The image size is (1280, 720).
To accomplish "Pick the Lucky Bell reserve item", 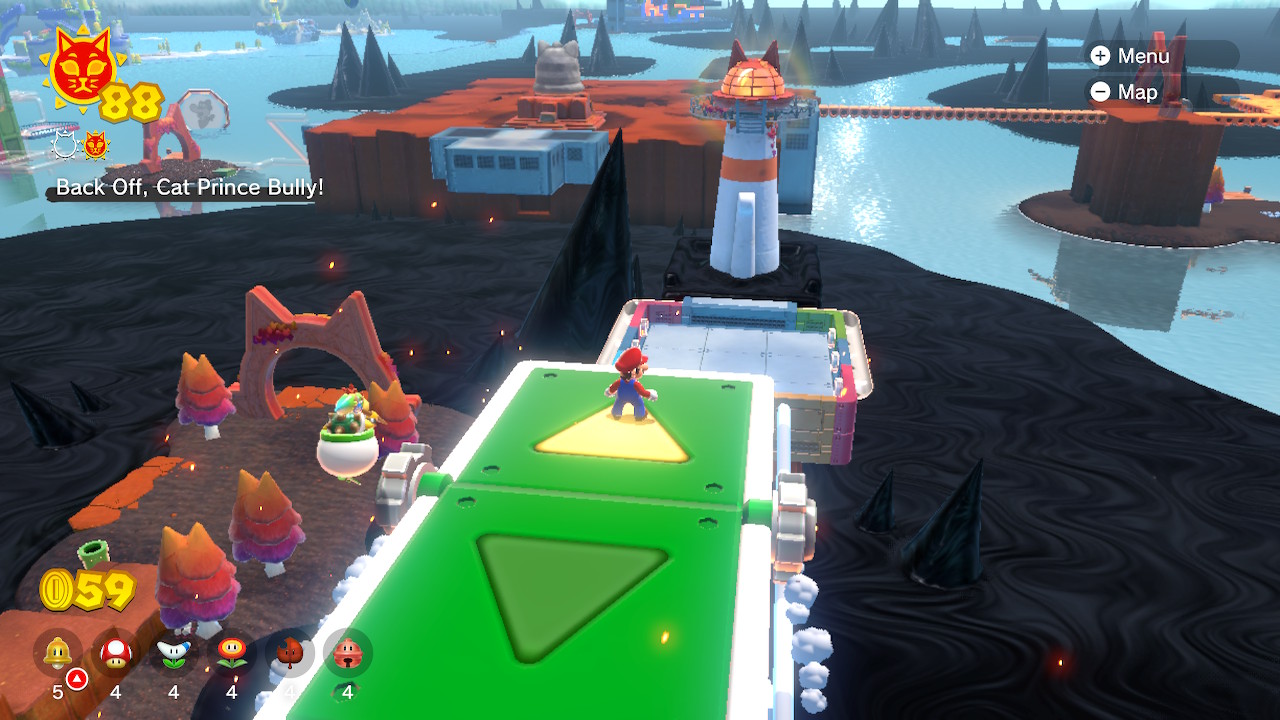I will click(x=348, y=654).
